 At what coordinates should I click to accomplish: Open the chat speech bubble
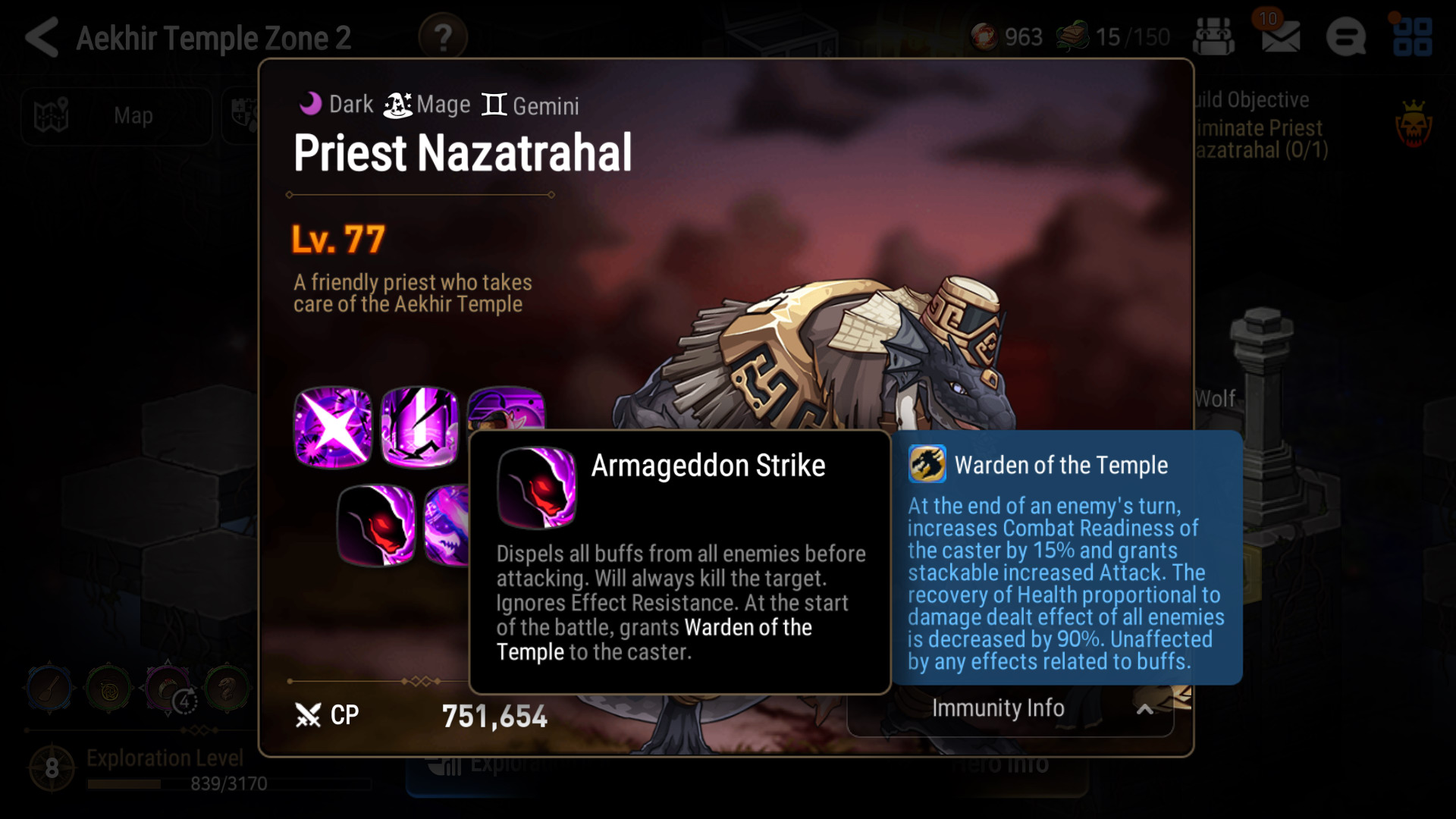[1346, 37]
